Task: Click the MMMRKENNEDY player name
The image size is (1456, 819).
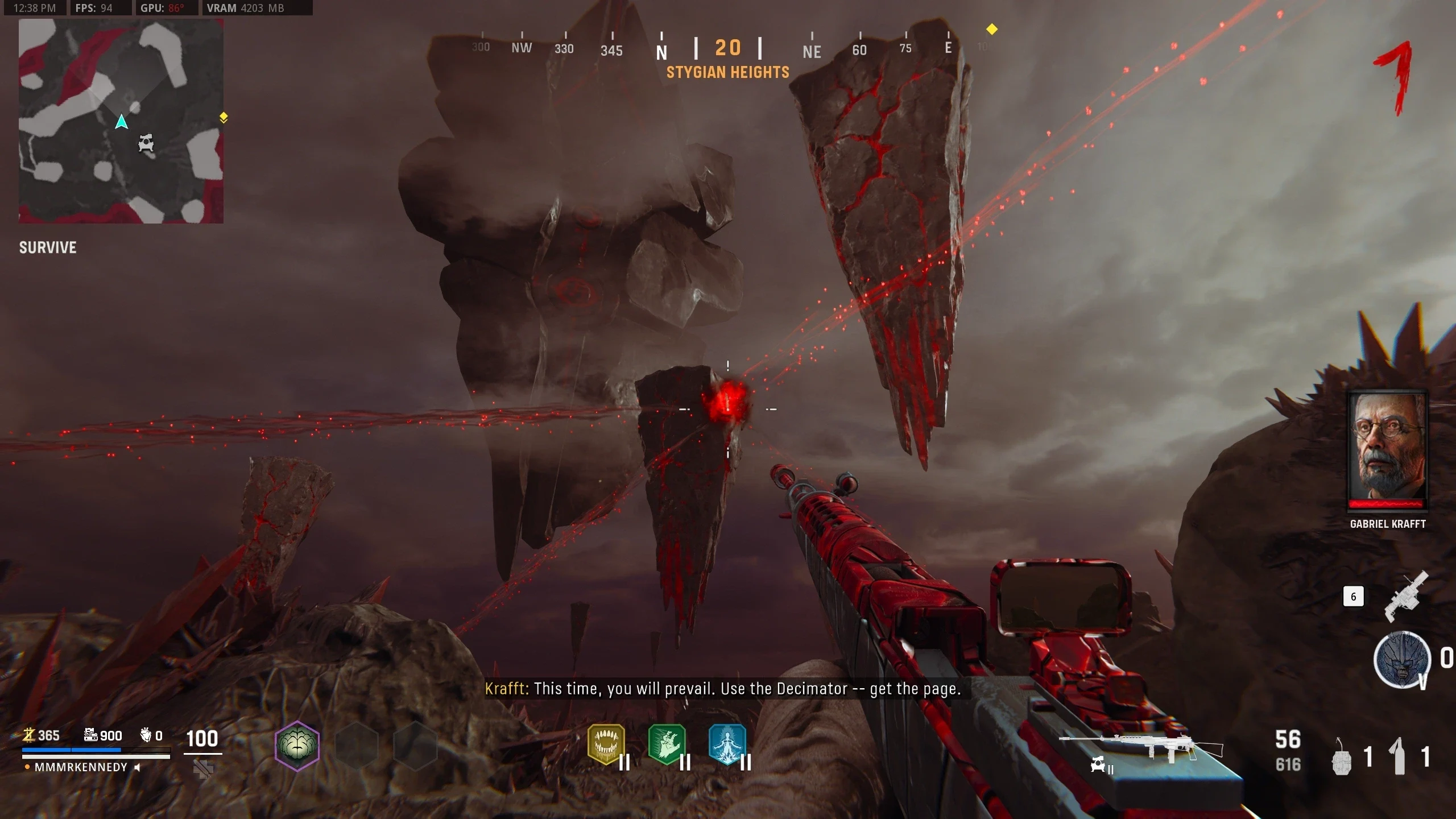Action: click(81, 767)
